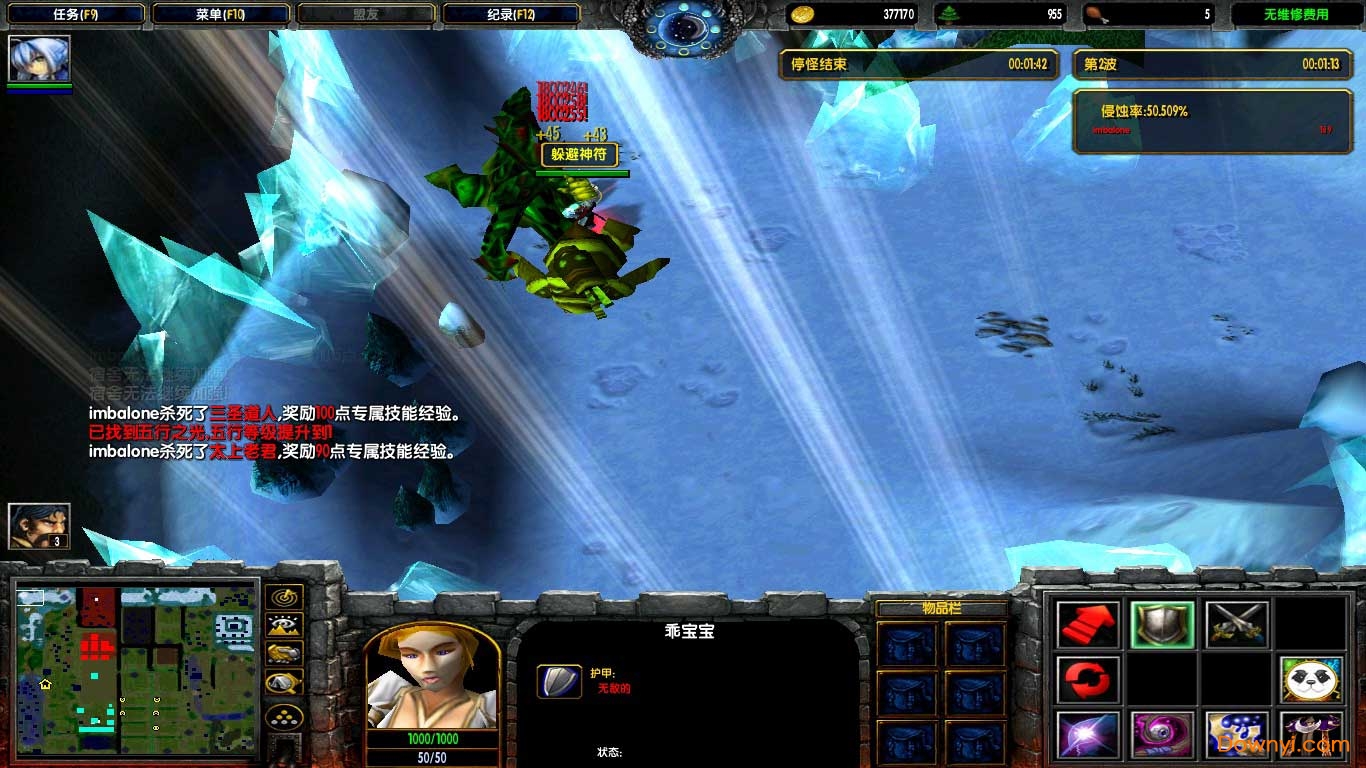
Task: Select the bearded hero portrait icon
Action: click(x=39, y=526)
